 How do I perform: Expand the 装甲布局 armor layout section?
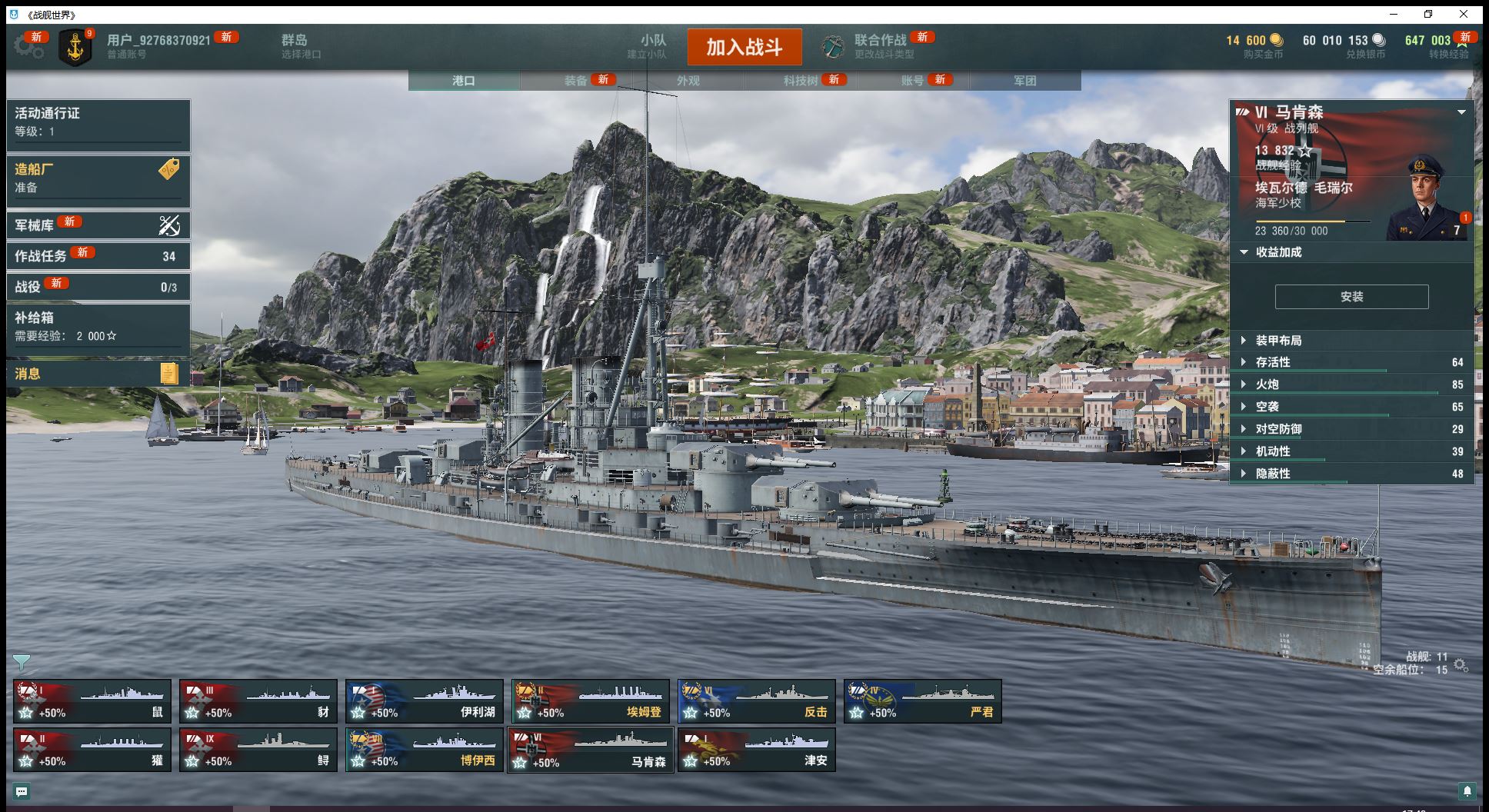(1278, 341)
